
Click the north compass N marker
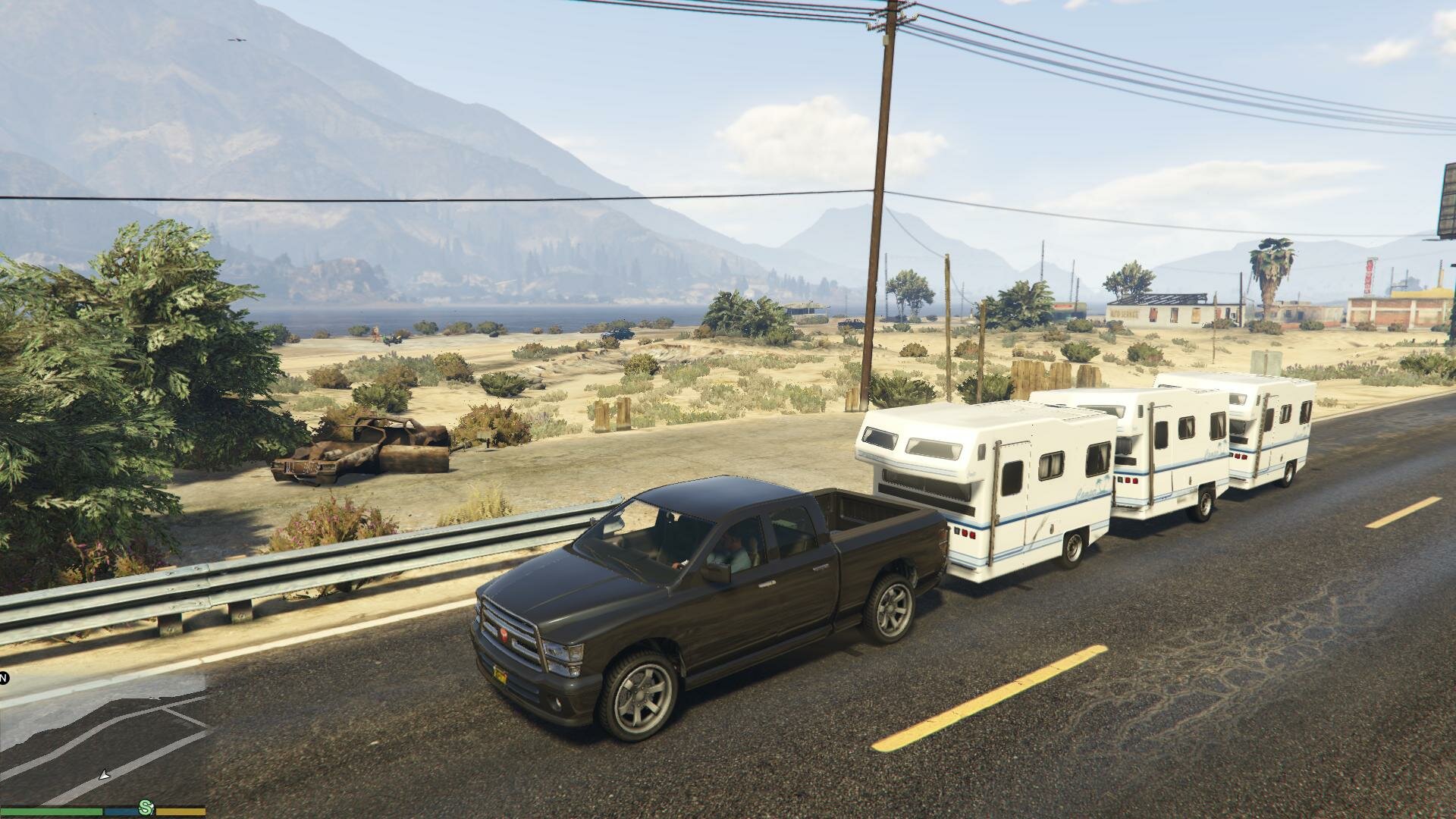[x=4, y=678]
